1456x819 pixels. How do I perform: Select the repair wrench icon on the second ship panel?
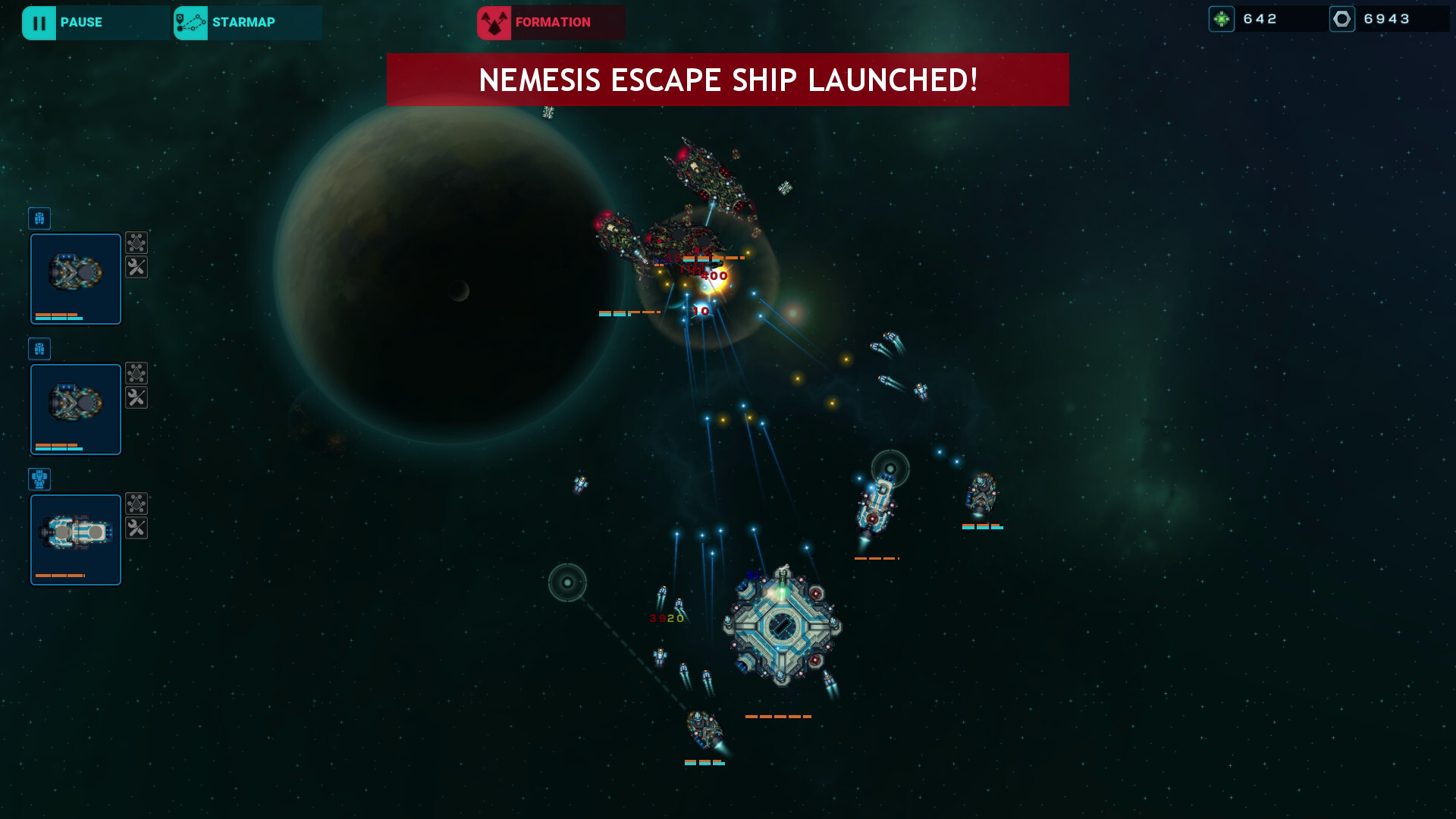137,398
